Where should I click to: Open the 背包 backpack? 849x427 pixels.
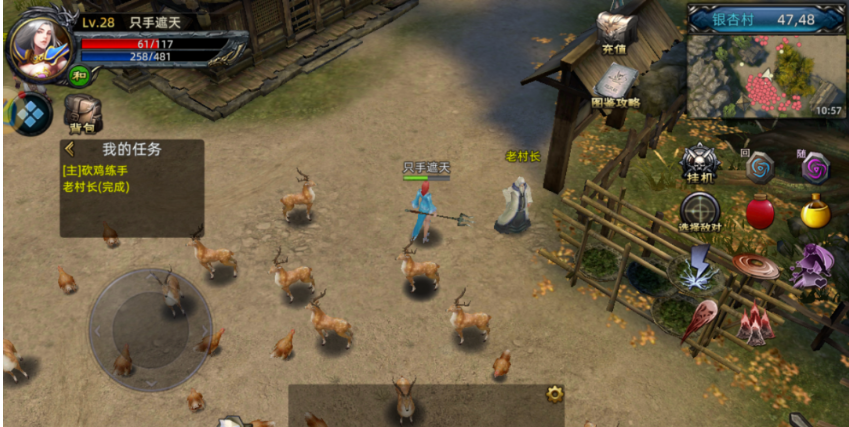pyautogui.click(x=82, y=113)
